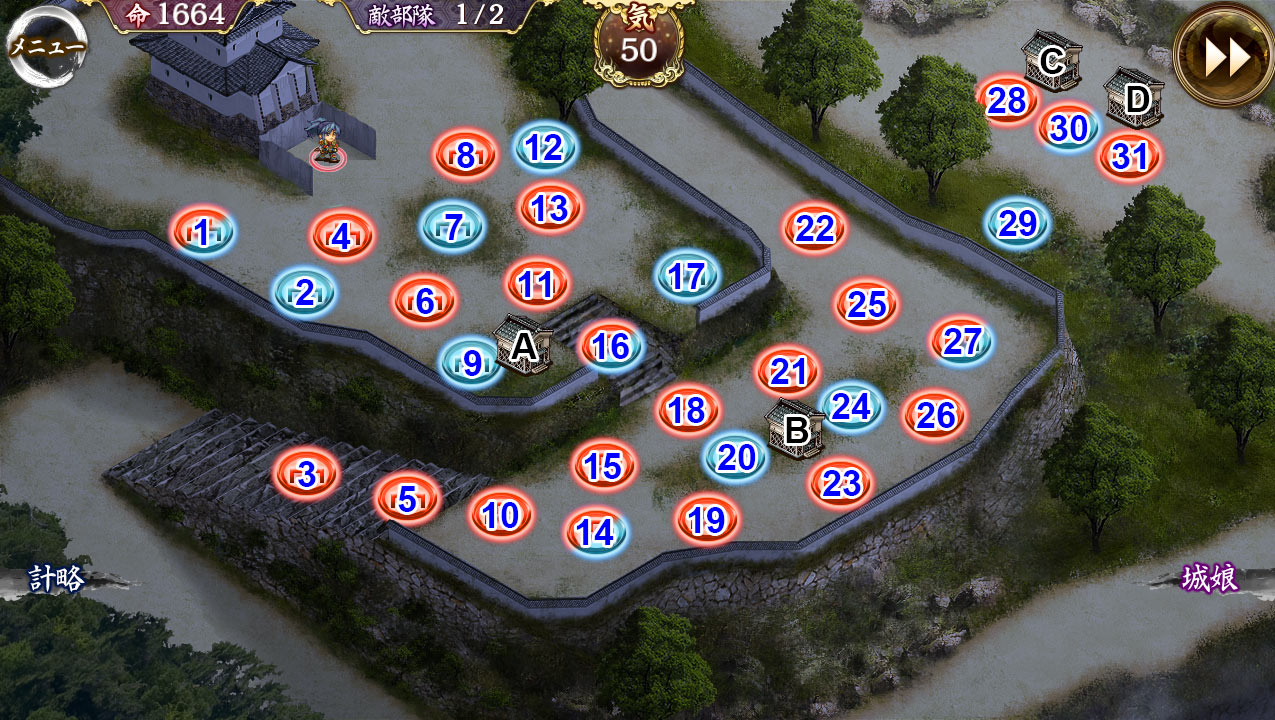
Task: Open the メニュー menu button
Action: (x=47, y=46)
